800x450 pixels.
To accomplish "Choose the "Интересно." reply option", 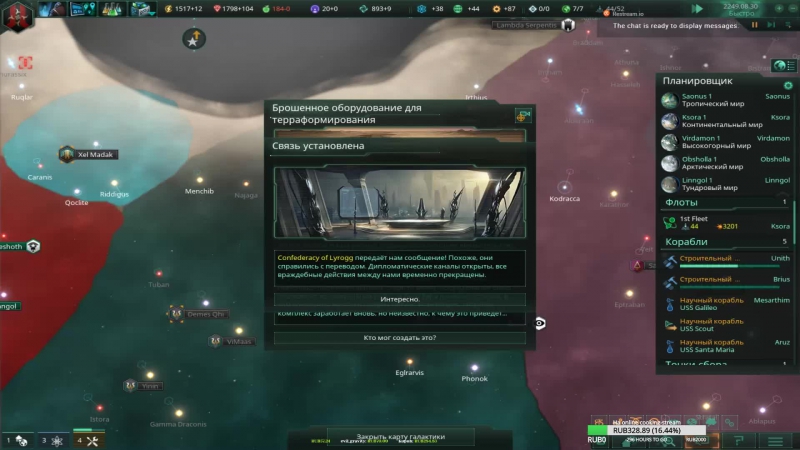I will coord(400,299).
